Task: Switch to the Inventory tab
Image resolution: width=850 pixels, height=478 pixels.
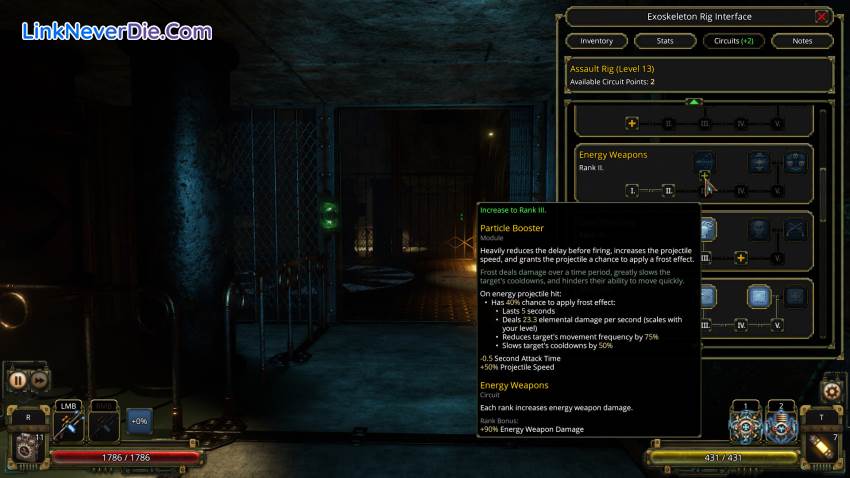Action: pyautogui.click(x=597, y=41)
